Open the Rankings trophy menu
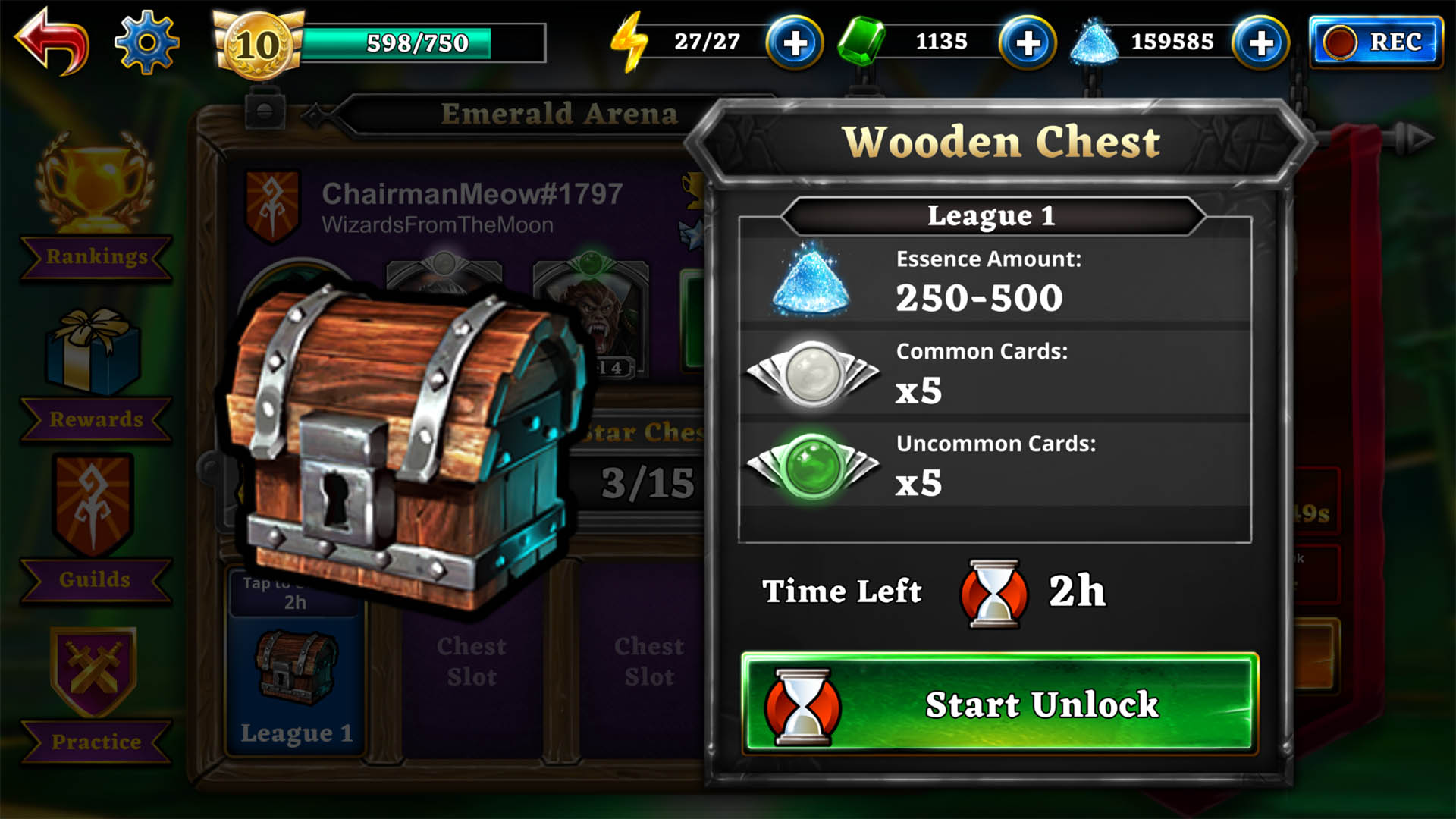1456x819 pixels. pos(96,205)
